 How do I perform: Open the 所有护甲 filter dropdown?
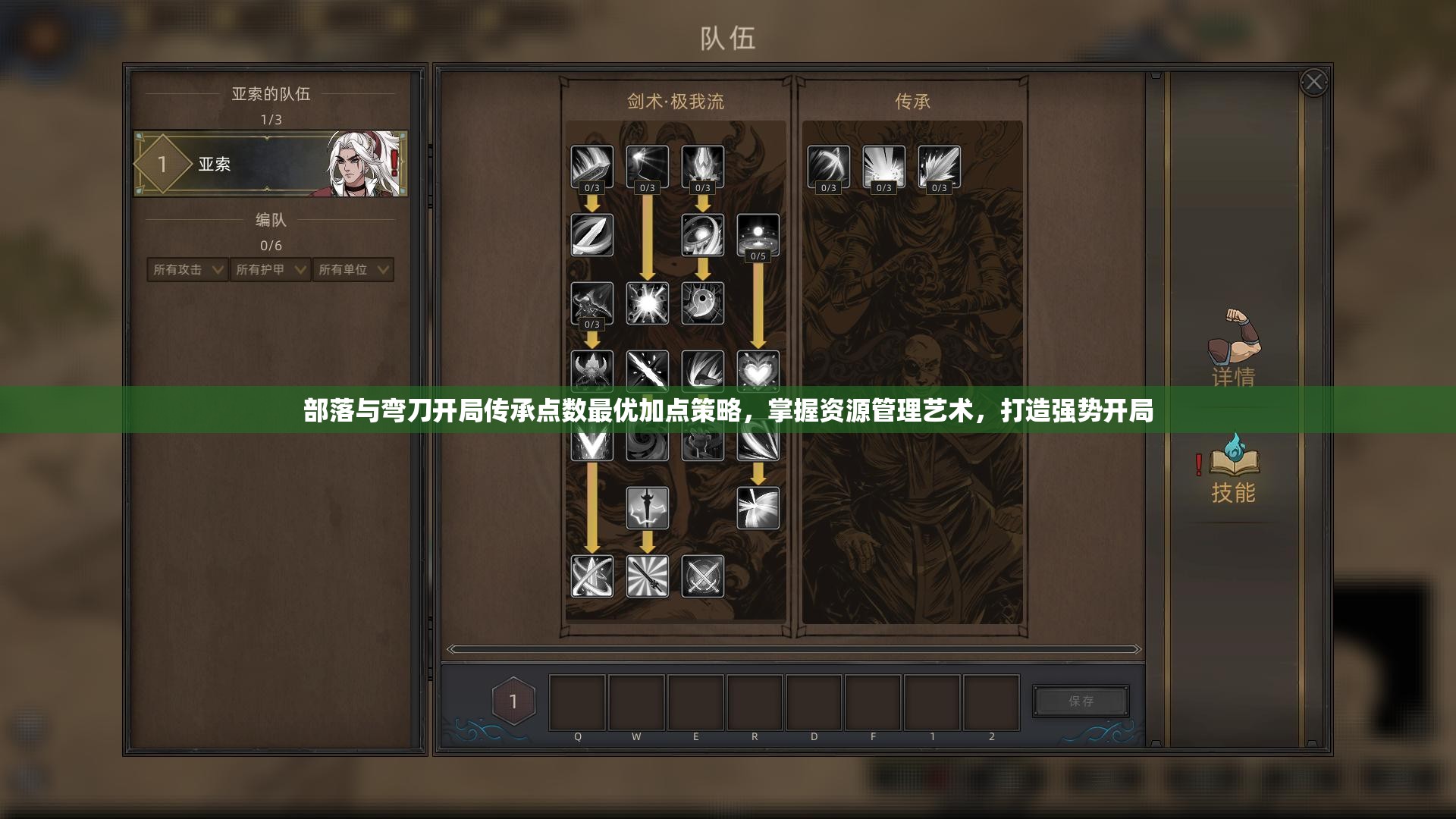[269, 270]
